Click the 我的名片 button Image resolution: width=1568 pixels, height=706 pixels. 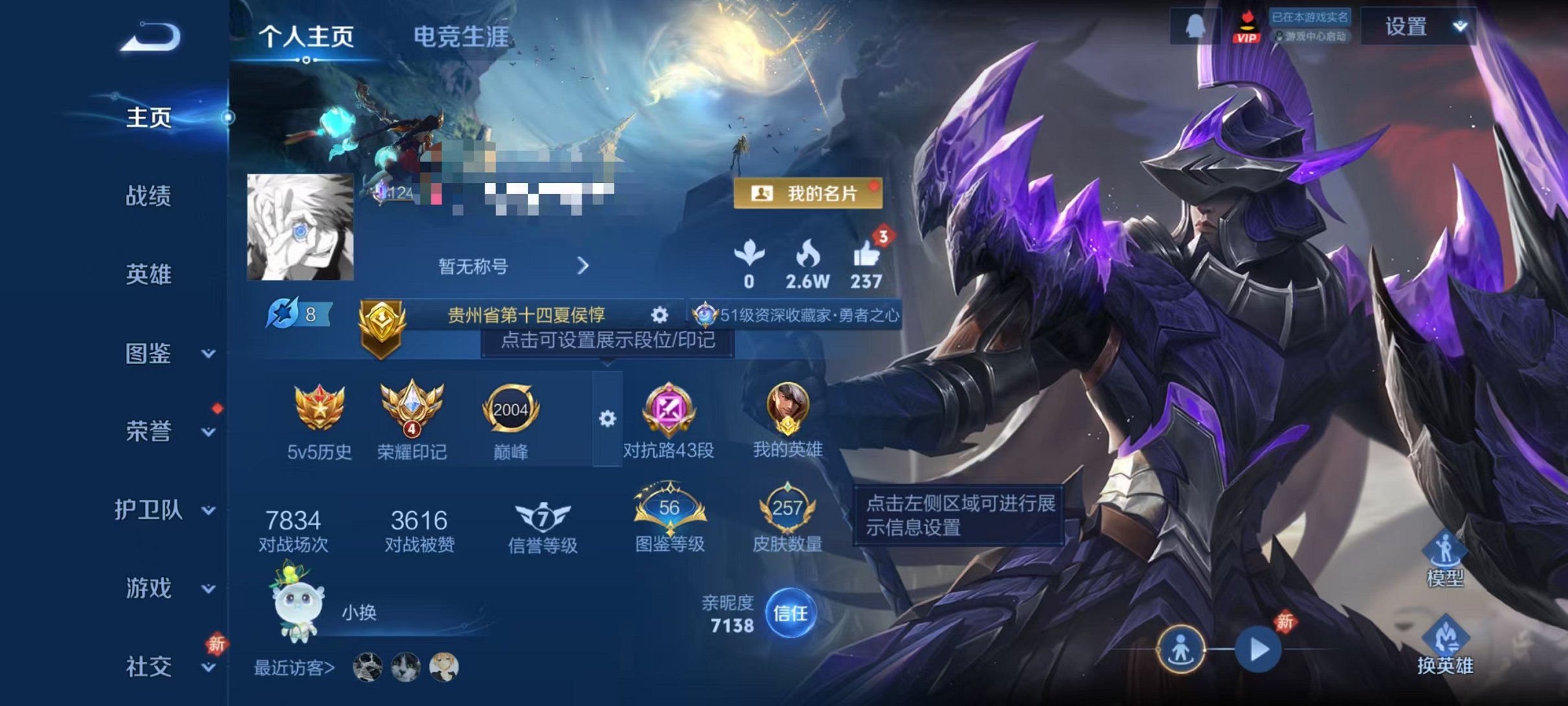click(808, 194)
